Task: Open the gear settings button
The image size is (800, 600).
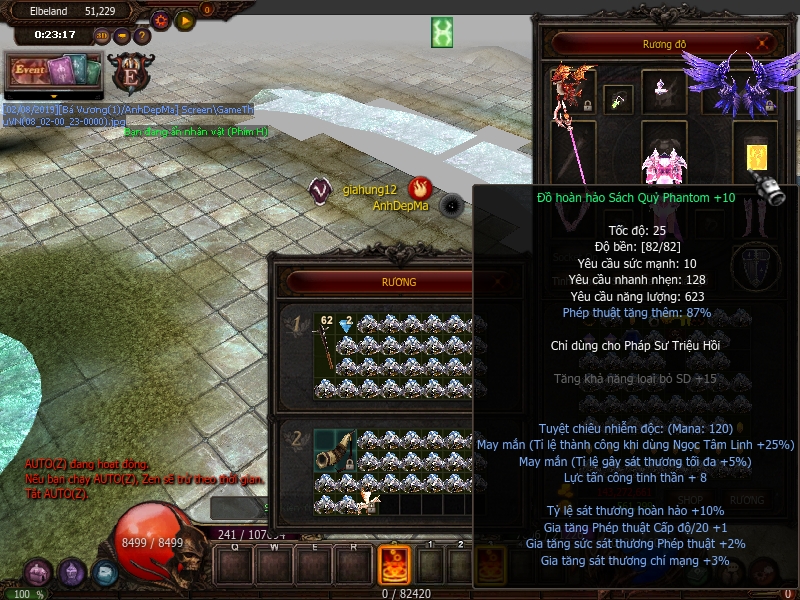Action: coord(160,19)
